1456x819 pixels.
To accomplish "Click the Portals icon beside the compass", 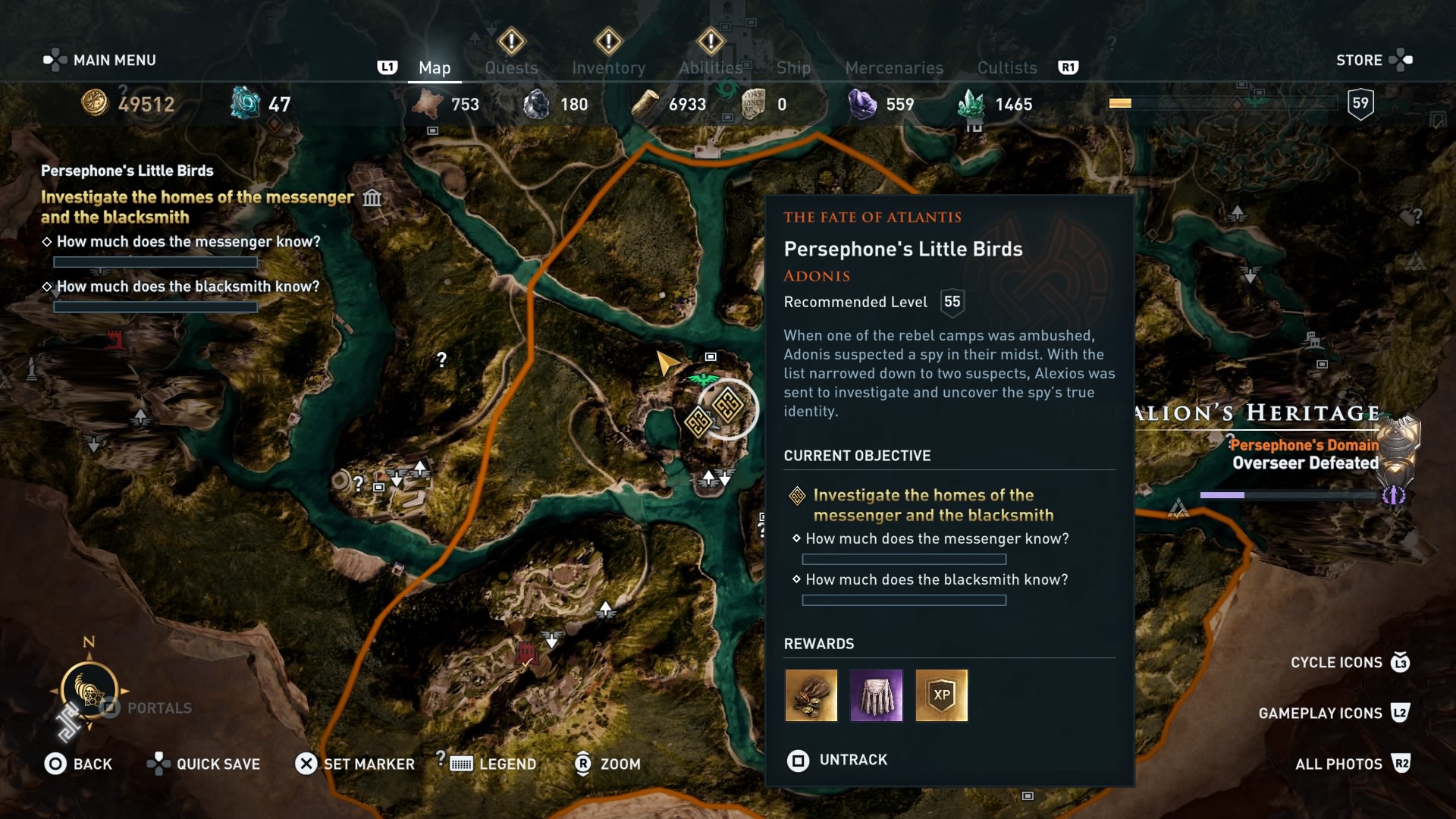I will (x=110, y=707).
